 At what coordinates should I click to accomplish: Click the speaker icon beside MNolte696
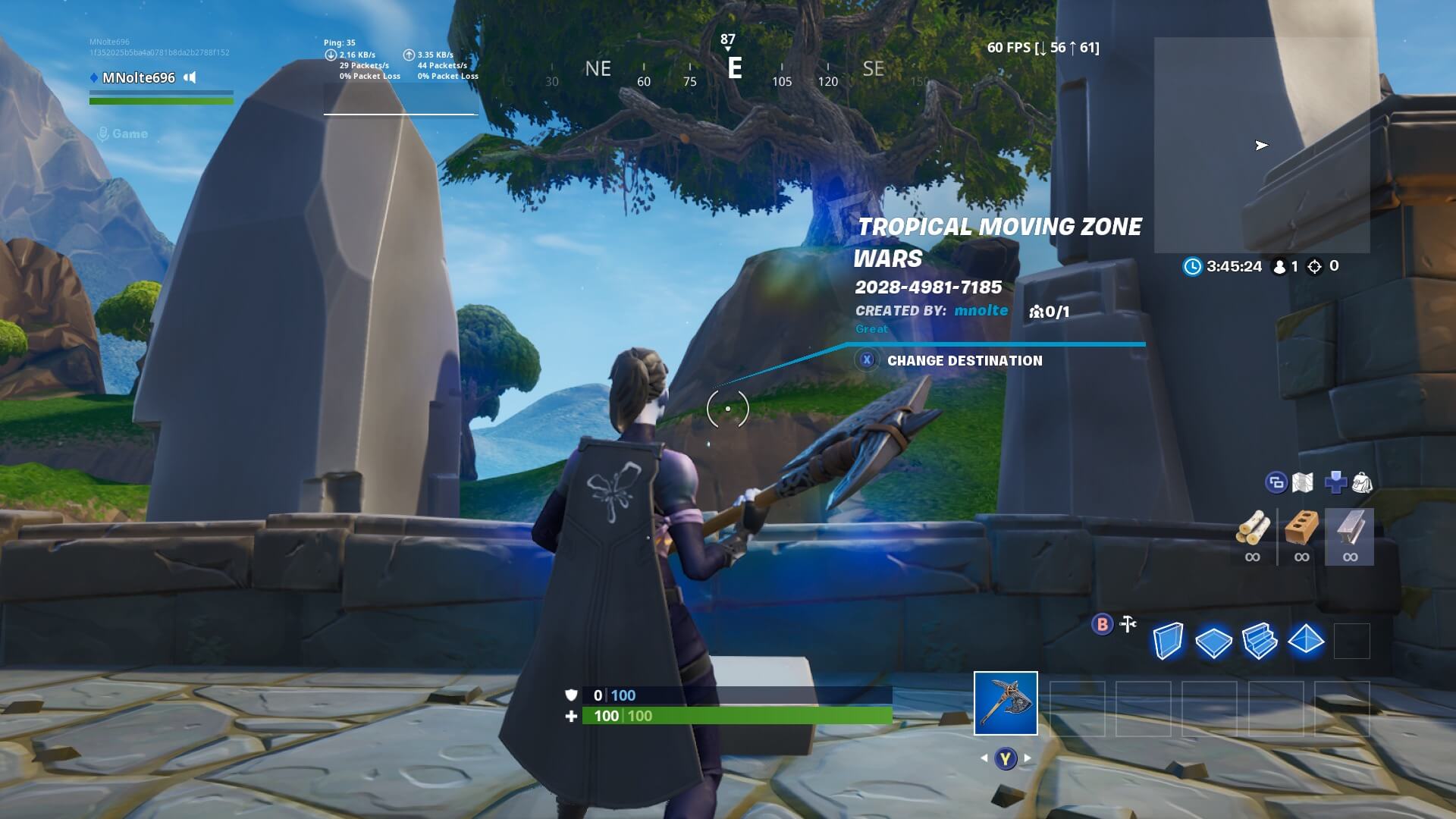[190, 77]
